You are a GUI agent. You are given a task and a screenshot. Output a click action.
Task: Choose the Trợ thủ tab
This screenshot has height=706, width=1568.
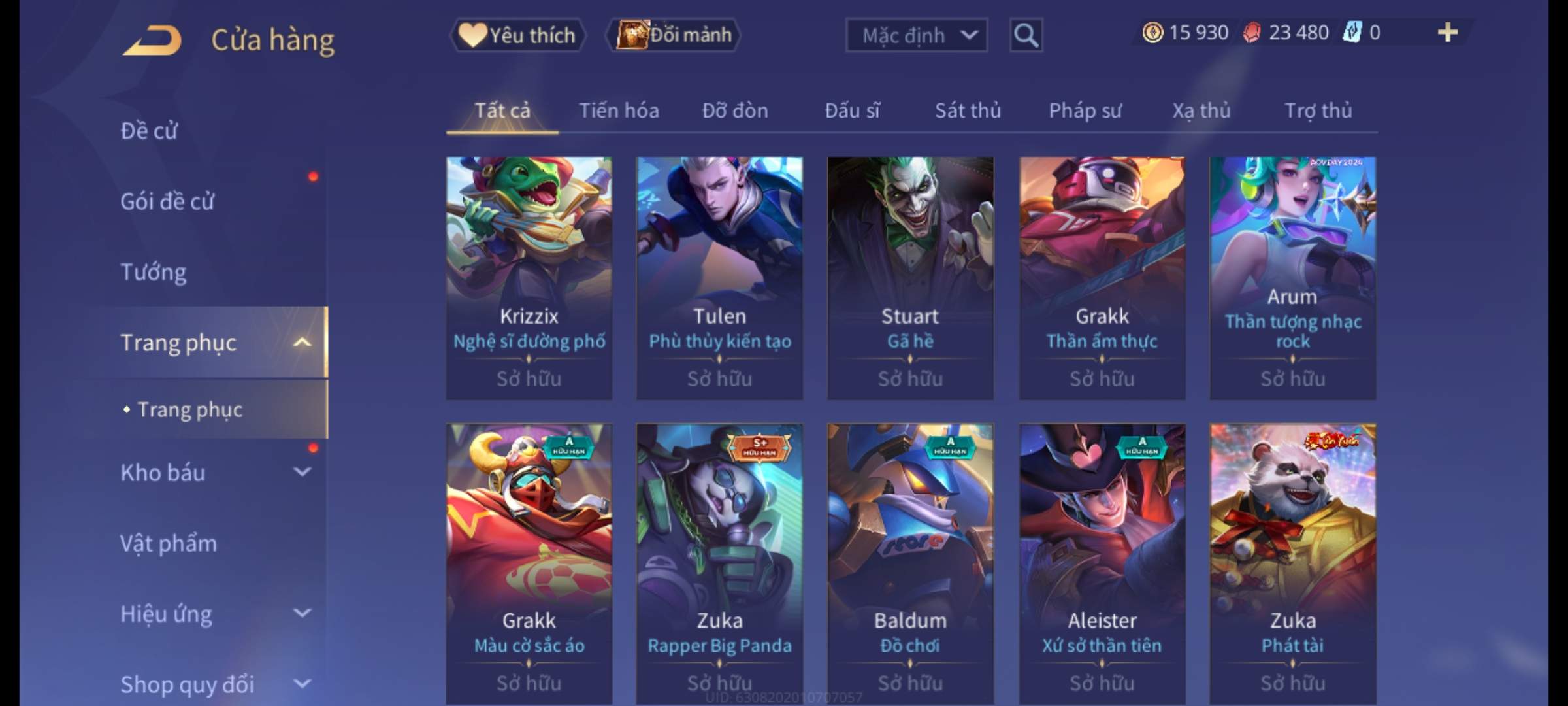(1318, 110)
